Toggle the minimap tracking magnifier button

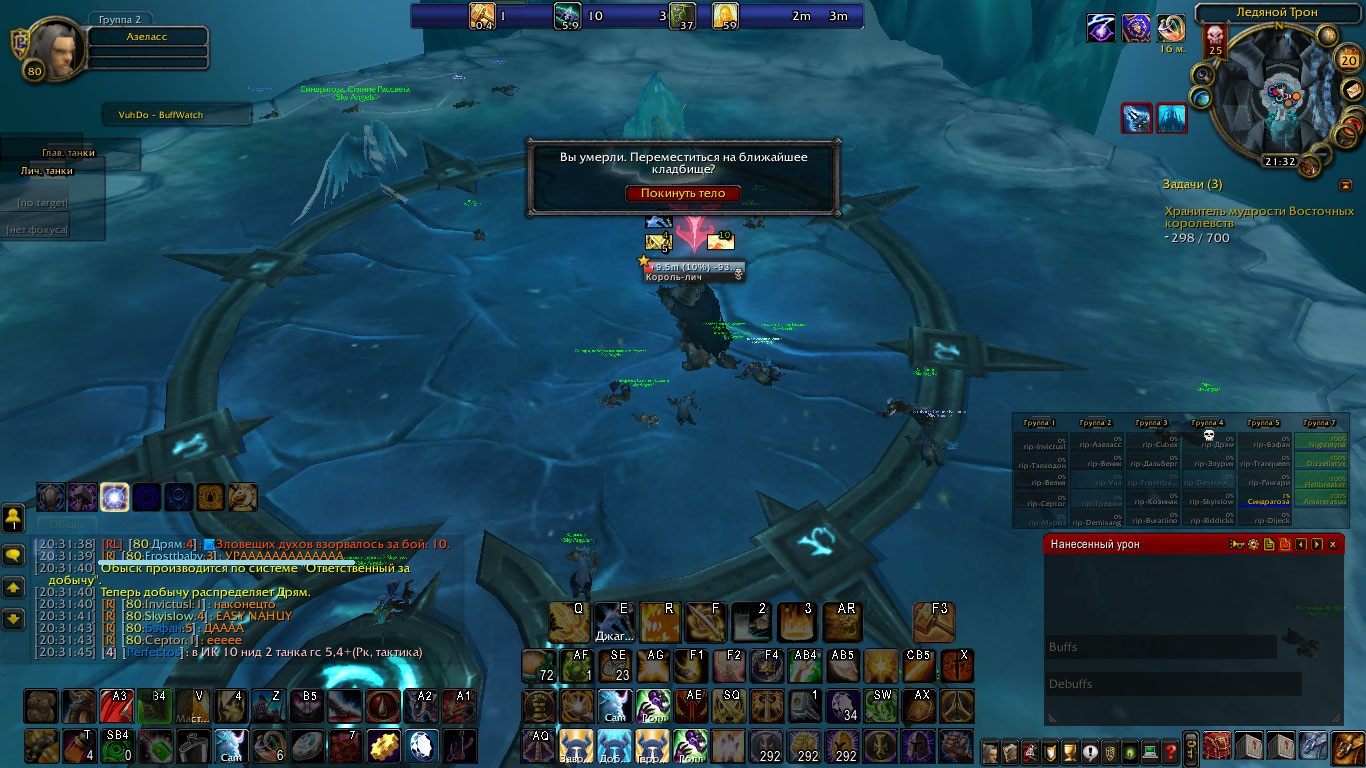click(x=1202, y=75)
